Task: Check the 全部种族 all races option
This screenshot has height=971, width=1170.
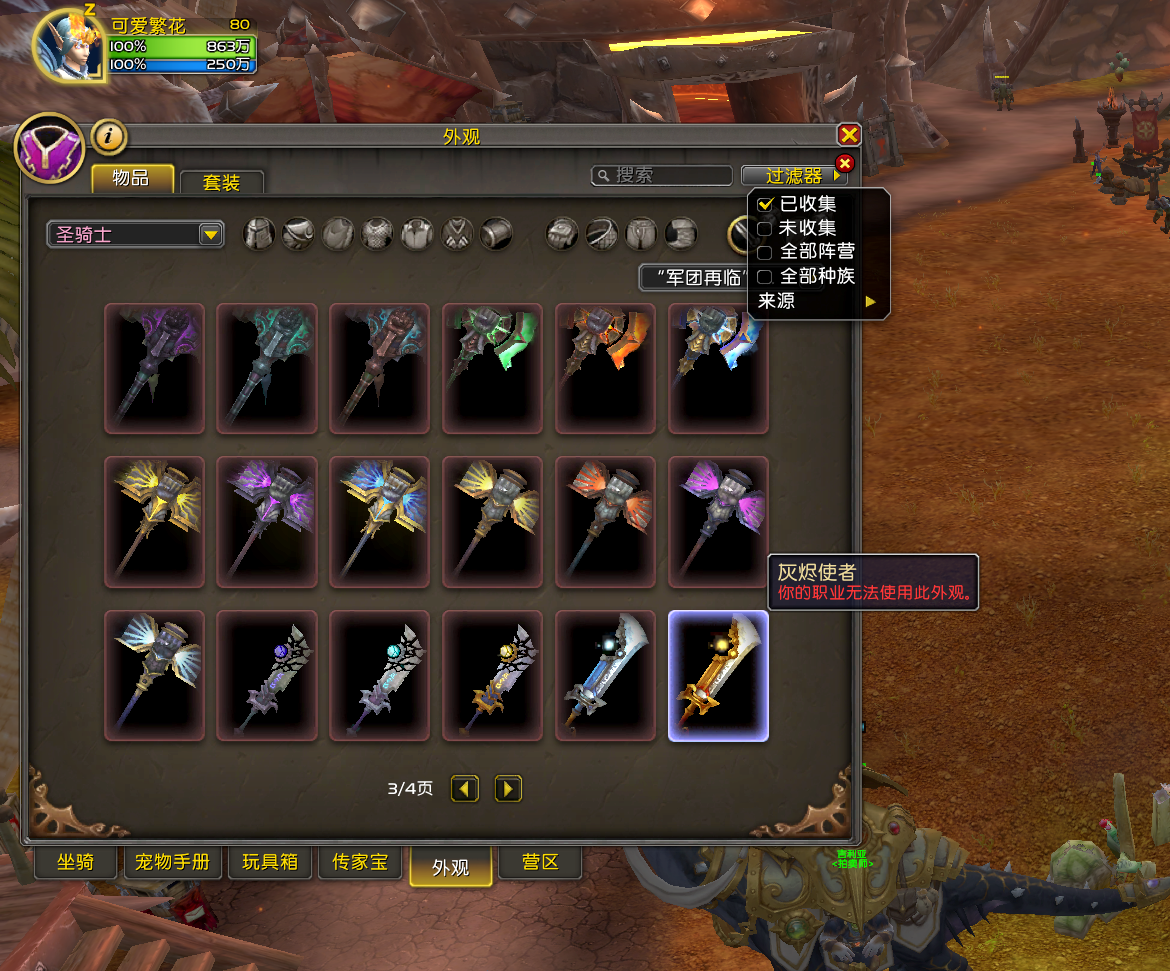Action: 765,277
